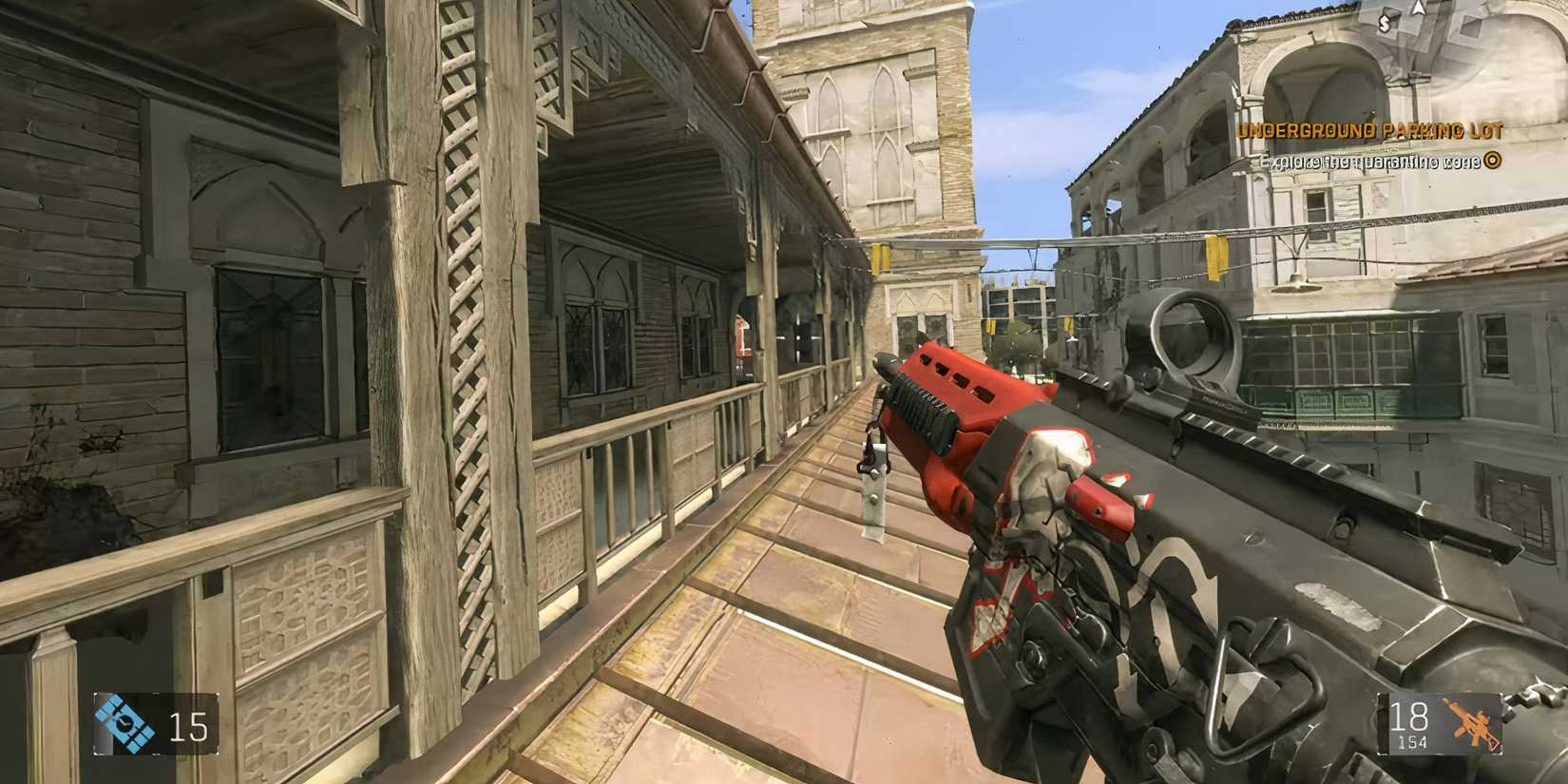The height and width of the screenshot is (784, 1568).
Task: Click the reserve ammo count 154
Action: (x=1413, y=741)
